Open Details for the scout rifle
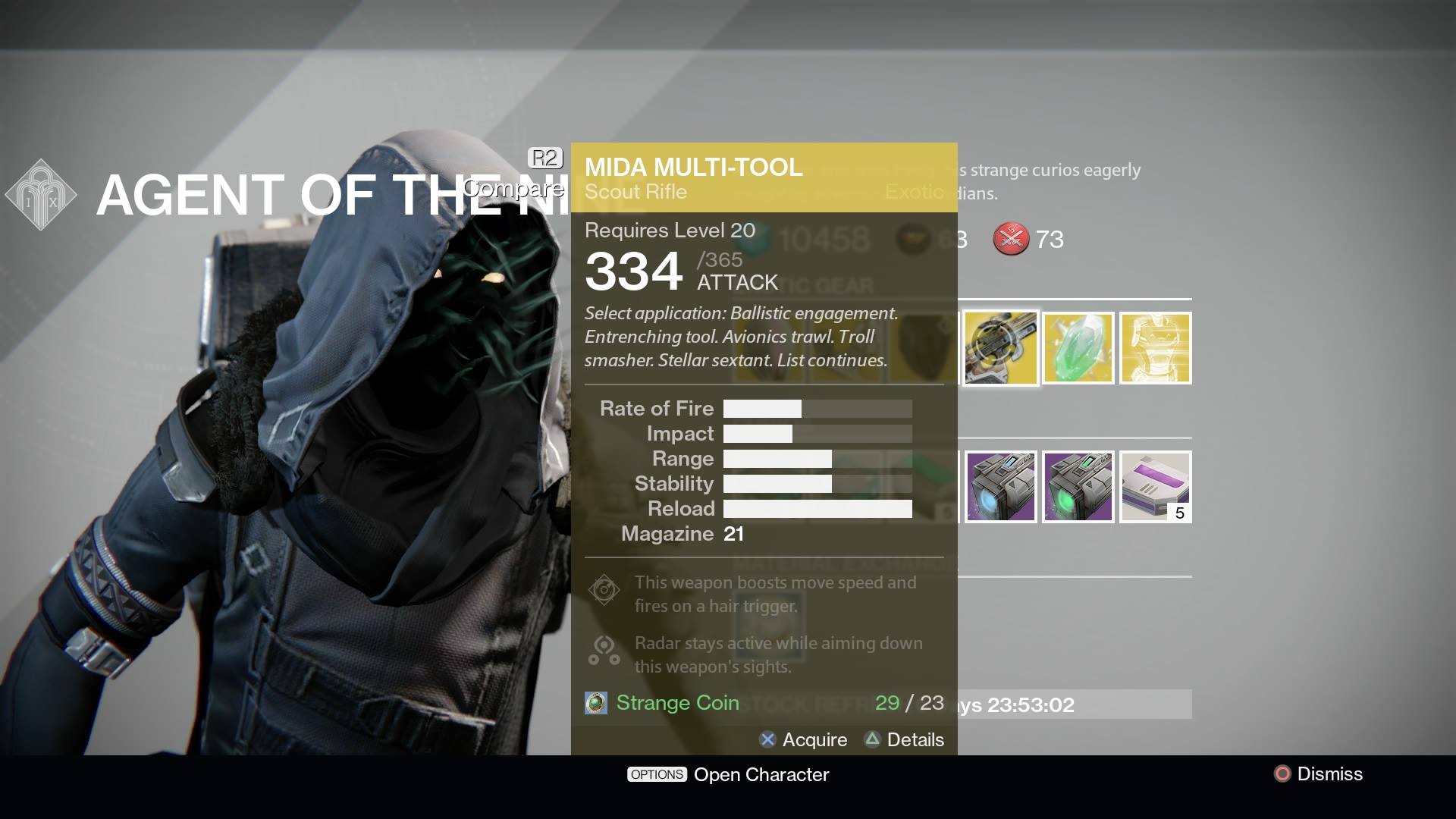This screenshot has width=1456, height=819. tap(914, 740)
